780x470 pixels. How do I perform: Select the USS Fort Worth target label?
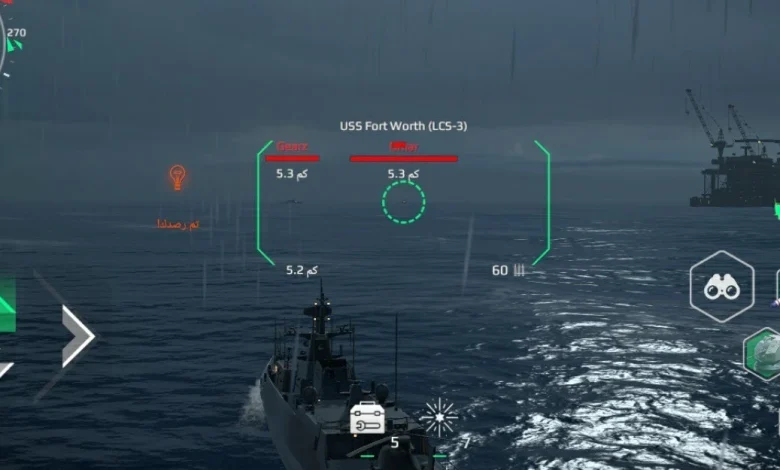[403, 126]
